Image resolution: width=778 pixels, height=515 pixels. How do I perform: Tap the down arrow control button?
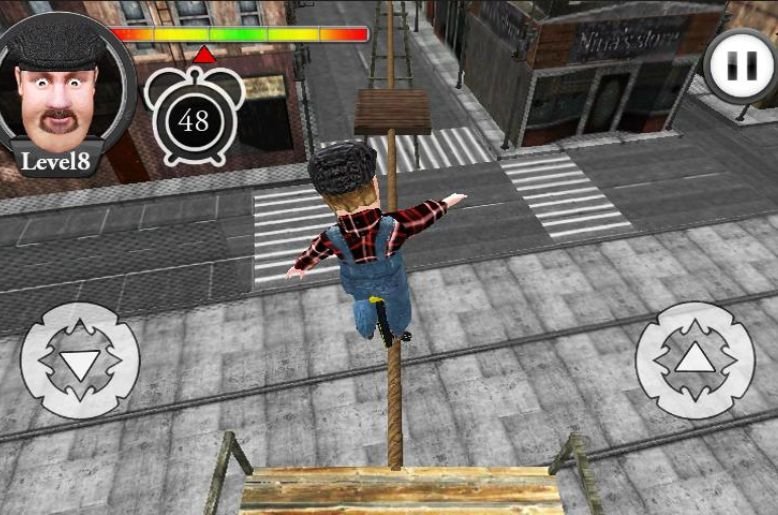tap(80, 360)
